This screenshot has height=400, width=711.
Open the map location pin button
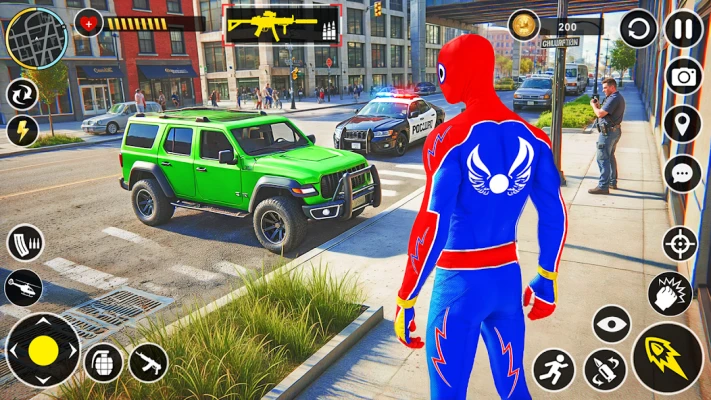(683, 124)
